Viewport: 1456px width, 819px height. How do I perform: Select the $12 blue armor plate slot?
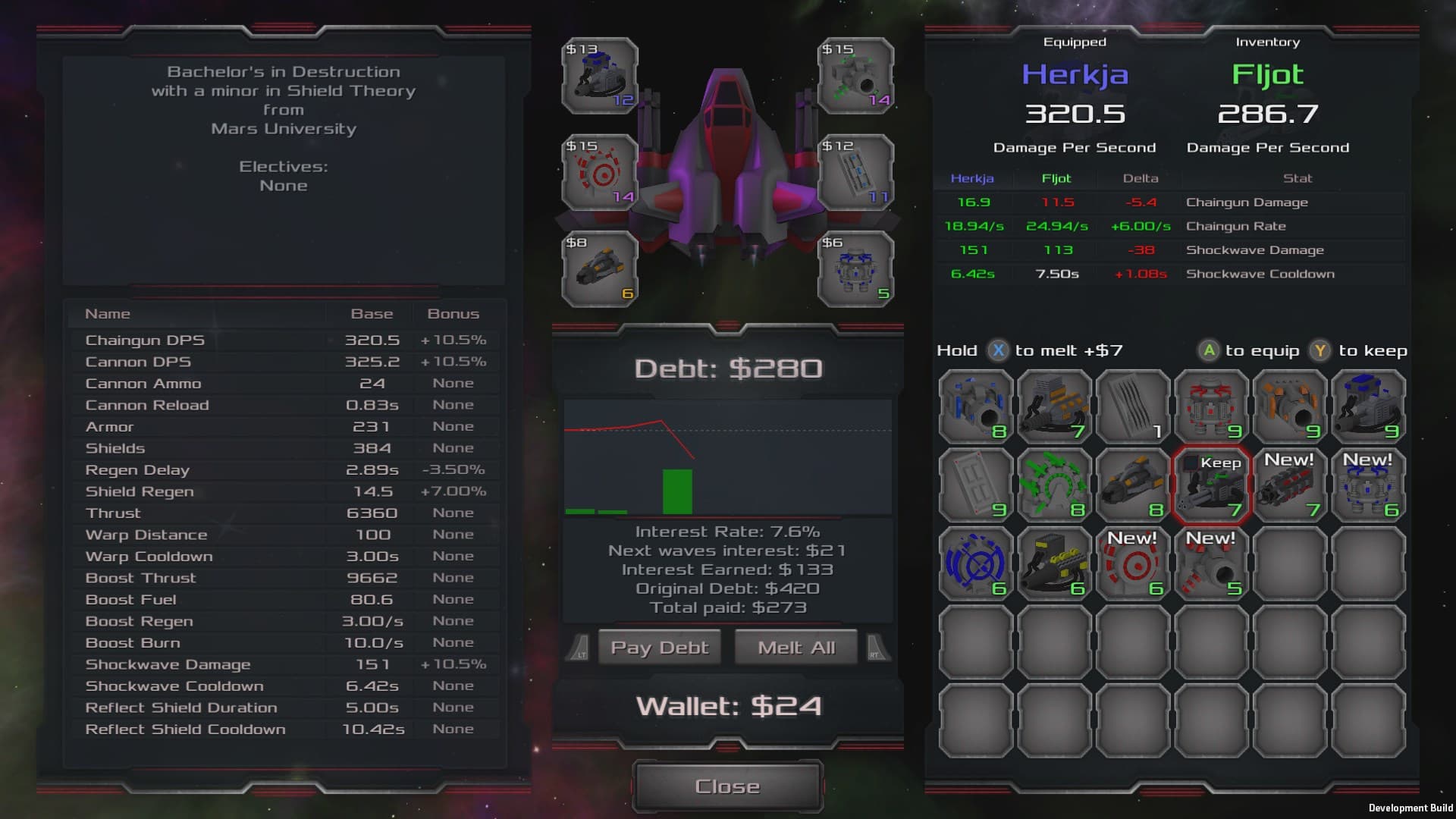(855, 173)
